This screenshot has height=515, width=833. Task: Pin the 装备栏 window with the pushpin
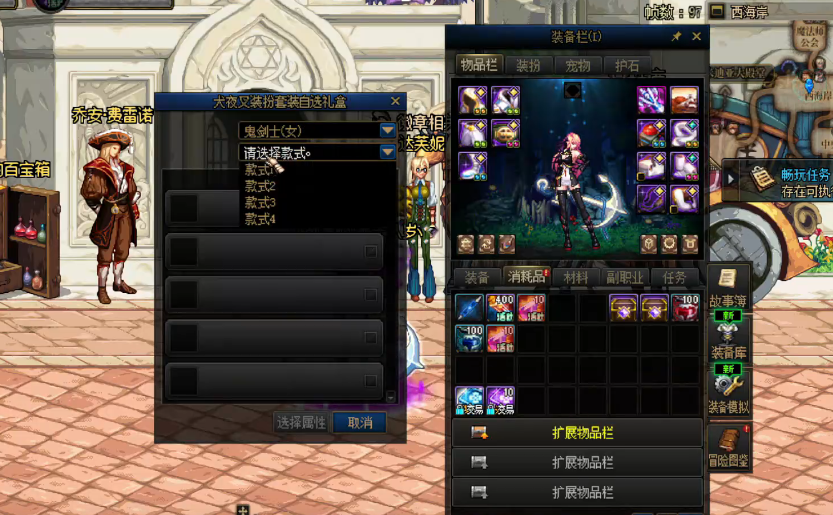pyautogui.click(x=676, y=37)
